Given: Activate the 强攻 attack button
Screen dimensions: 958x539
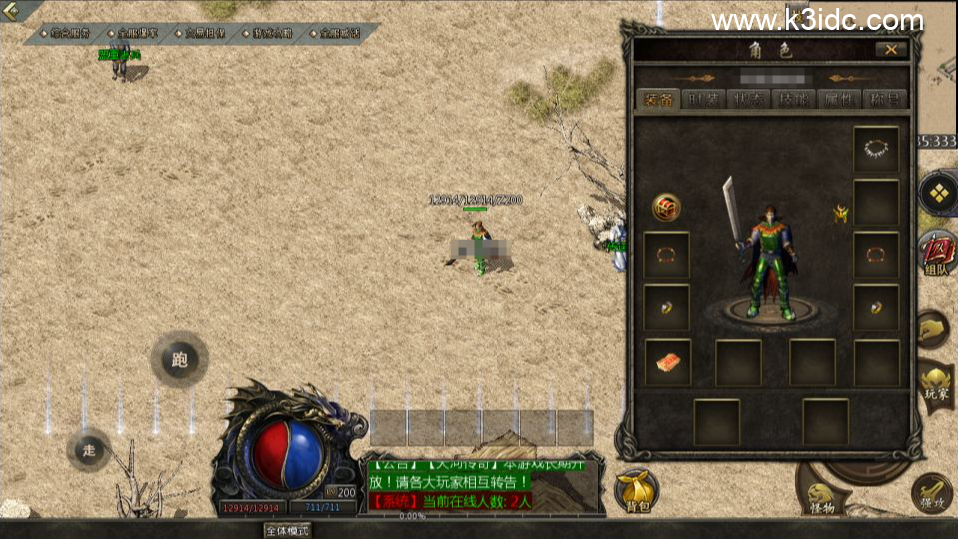Looking at the screenshot, I should [x=933, y=494].
